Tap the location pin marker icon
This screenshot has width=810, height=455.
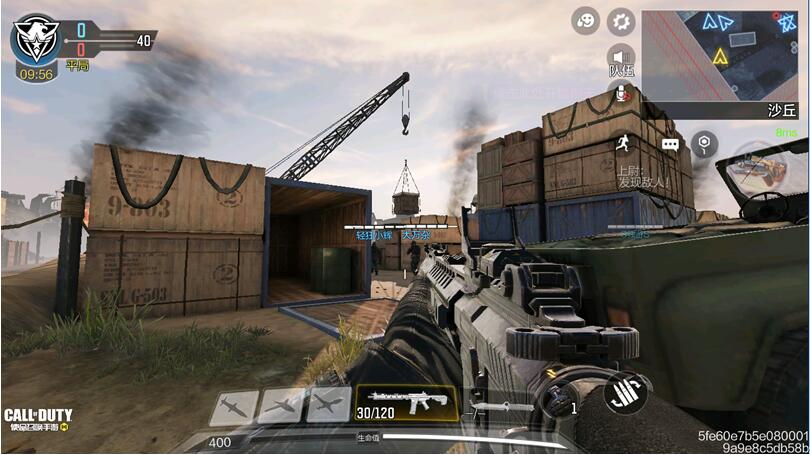click(x=706, y=144)
